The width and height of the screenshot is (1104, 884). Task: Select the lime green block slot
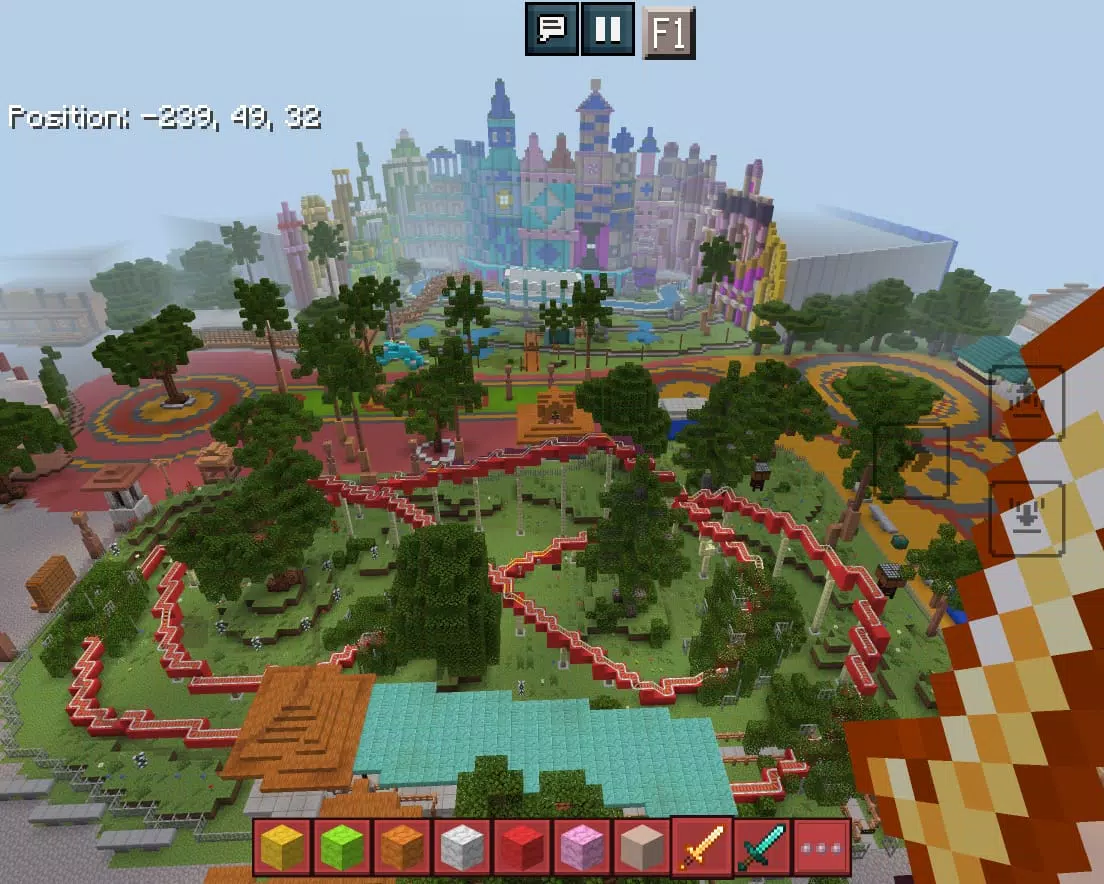[x=342, y=847]
